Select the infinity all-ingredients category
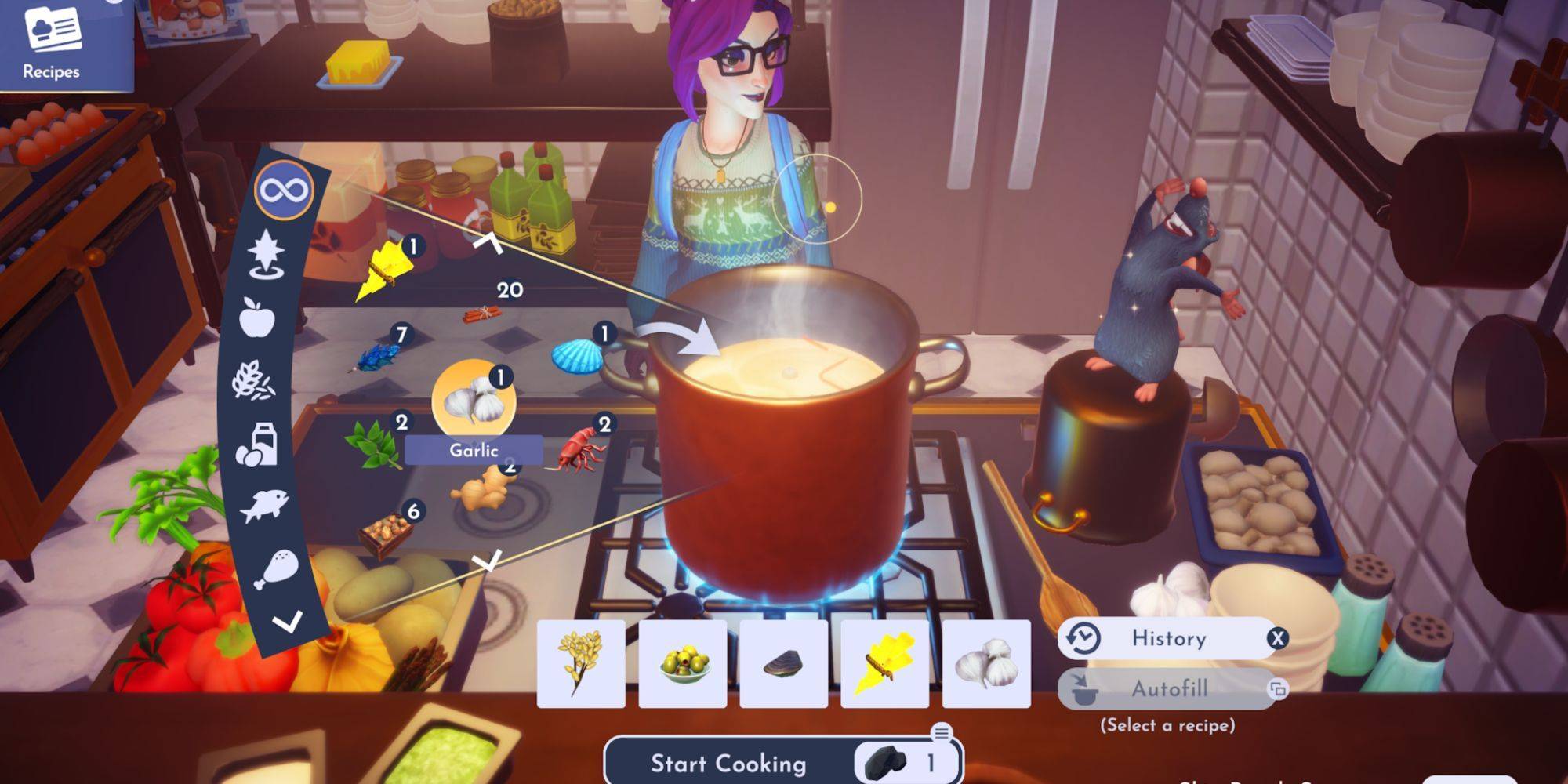Image resolution: width=1568 pixels, height=784 pixels. coord(285,191)
